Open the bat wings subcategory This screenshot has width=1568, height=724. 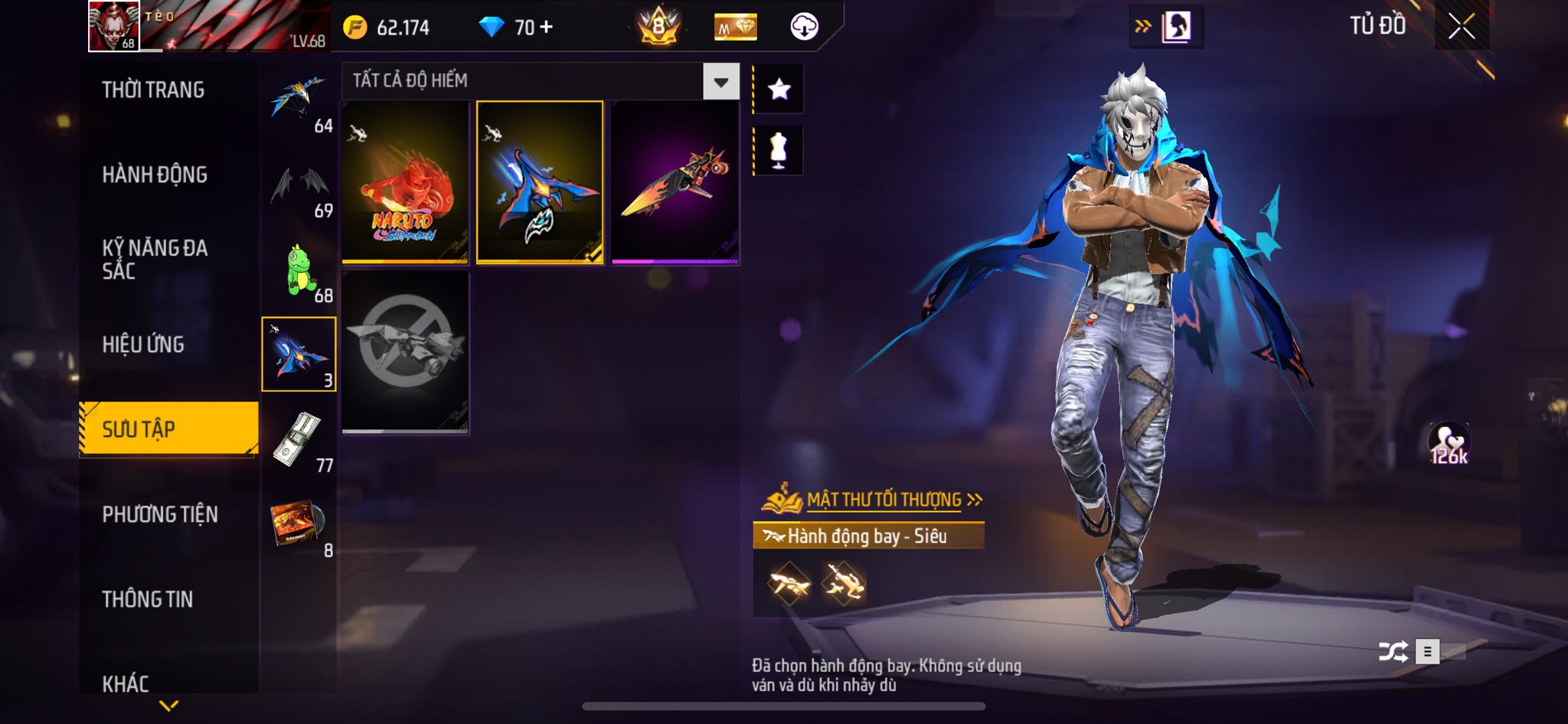[x=300, y=186]
